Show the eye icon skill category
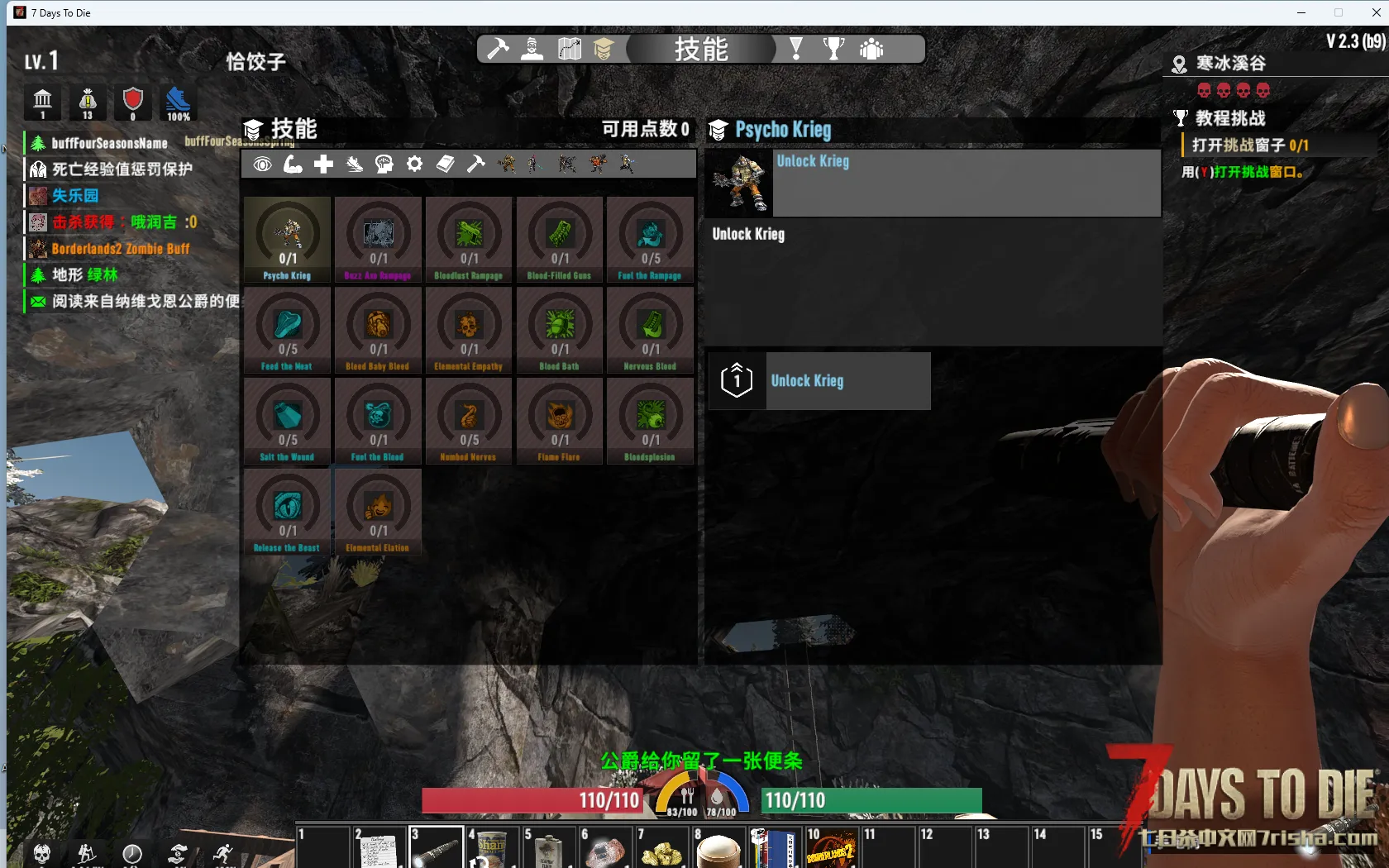Viewport: 1389px width, 868px height. coord(262,165)
